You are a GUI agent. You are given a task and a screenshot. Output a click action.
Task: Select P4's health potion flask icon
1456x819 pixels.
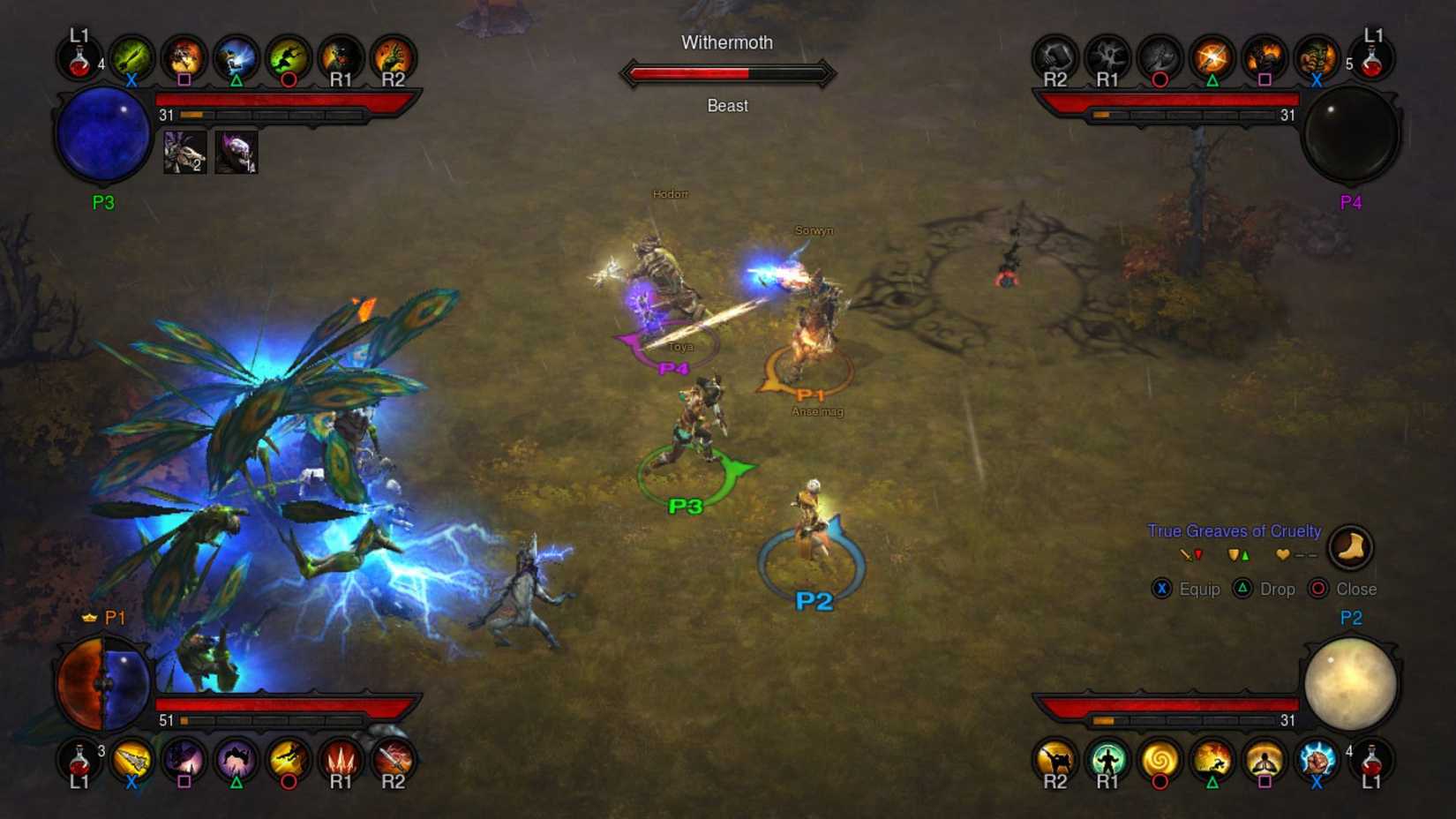1373,56
